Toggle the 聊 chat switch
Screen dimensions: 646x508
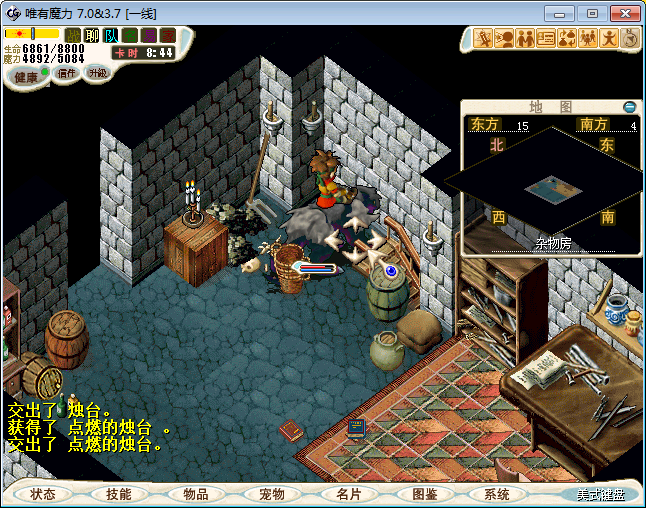(92, 35)
